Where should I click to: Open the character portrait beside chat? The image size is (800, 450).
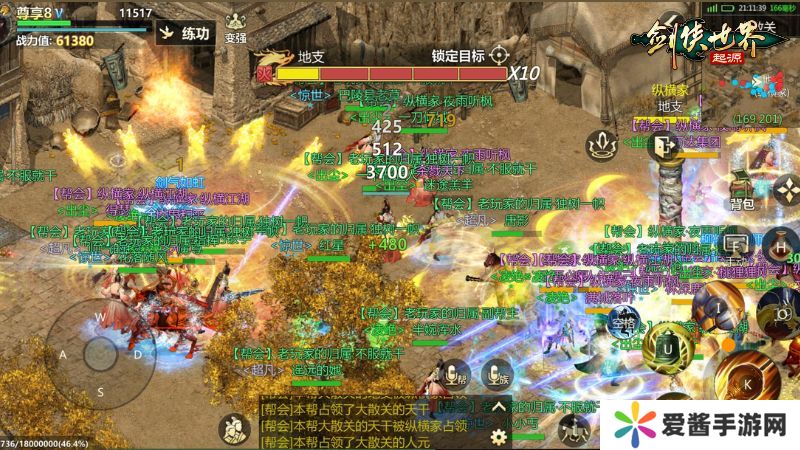click(233, 428)
